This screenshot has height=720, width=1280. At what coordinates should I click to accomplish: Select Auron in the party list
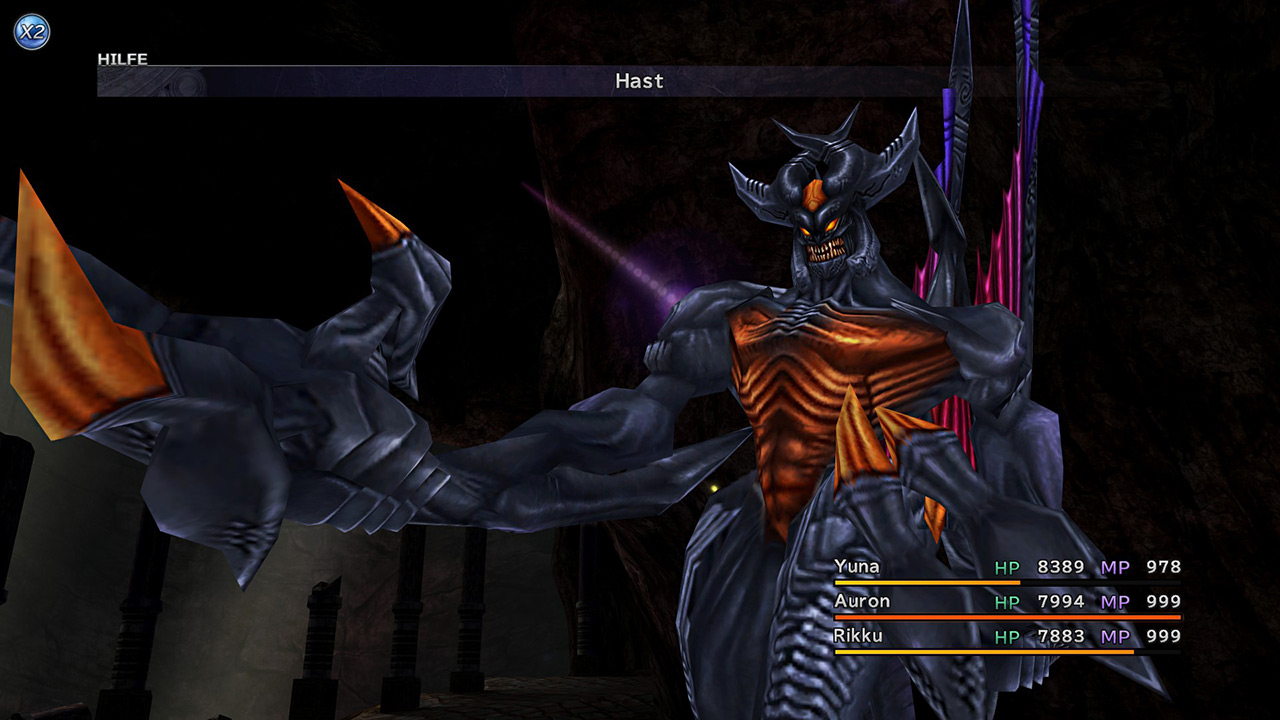(x=861, y=601)
